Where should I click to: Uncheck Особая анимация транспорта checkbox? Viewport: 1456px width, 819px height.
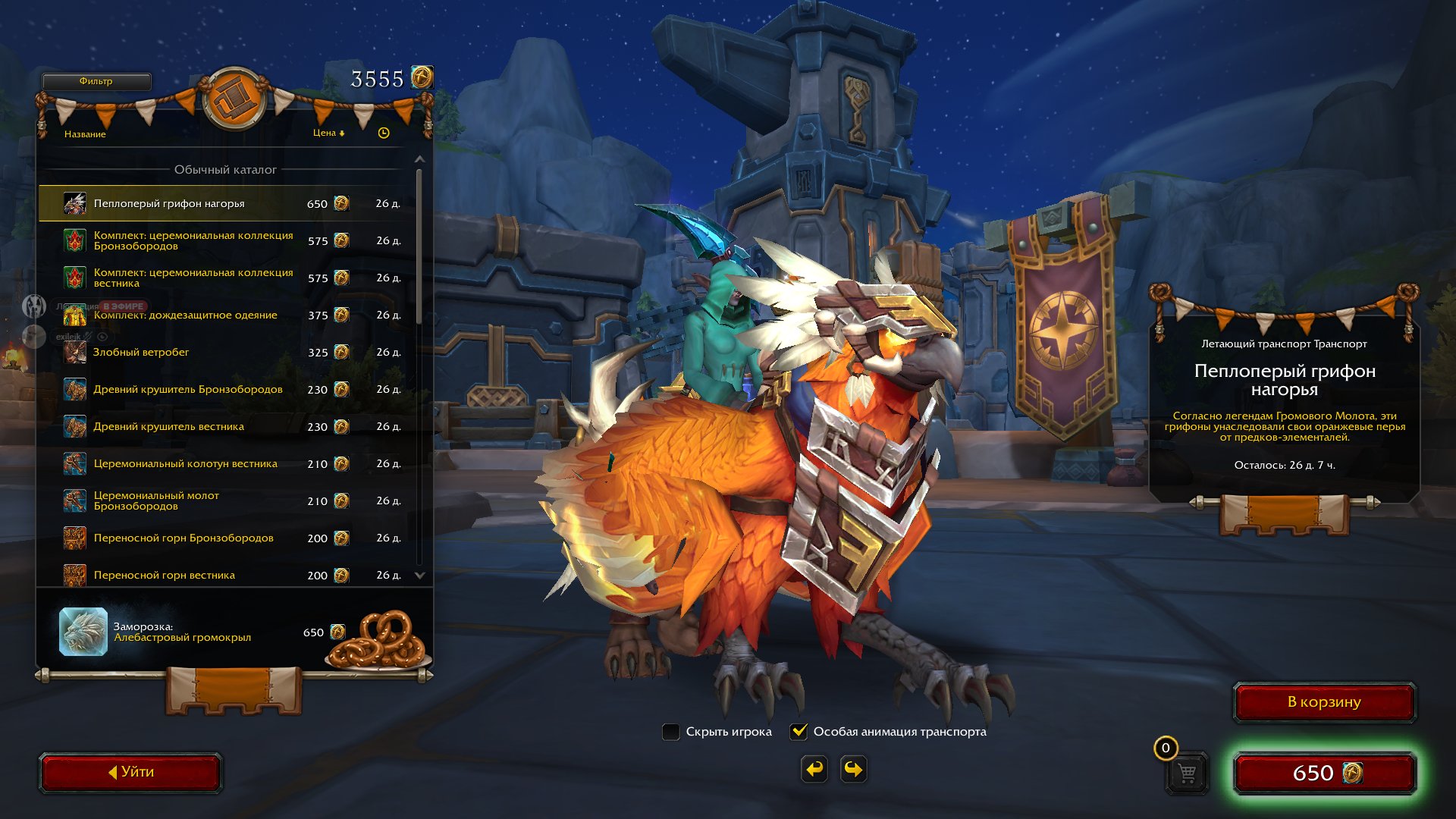coord(799,732)
